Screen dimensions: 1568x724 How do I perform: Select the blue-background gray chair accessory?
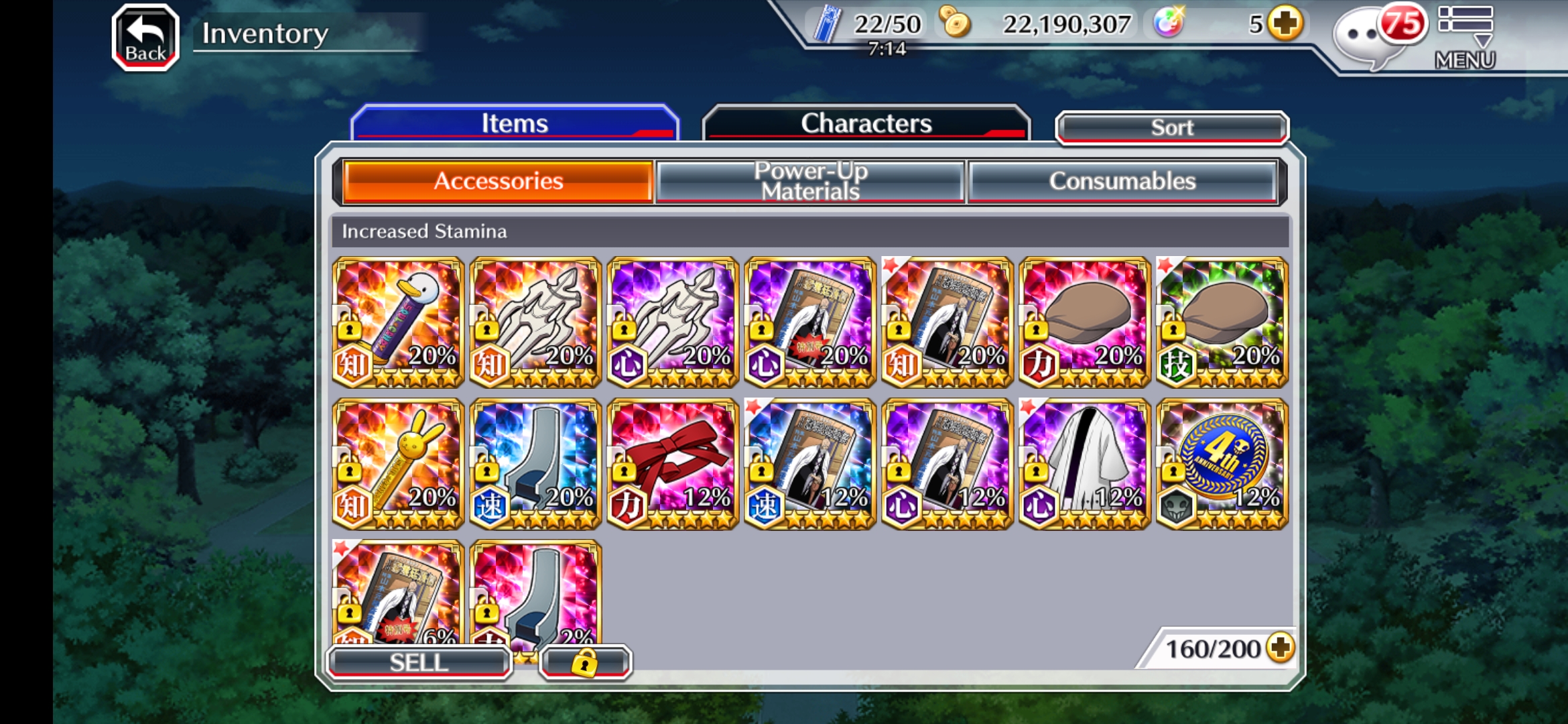pos(535,464)
